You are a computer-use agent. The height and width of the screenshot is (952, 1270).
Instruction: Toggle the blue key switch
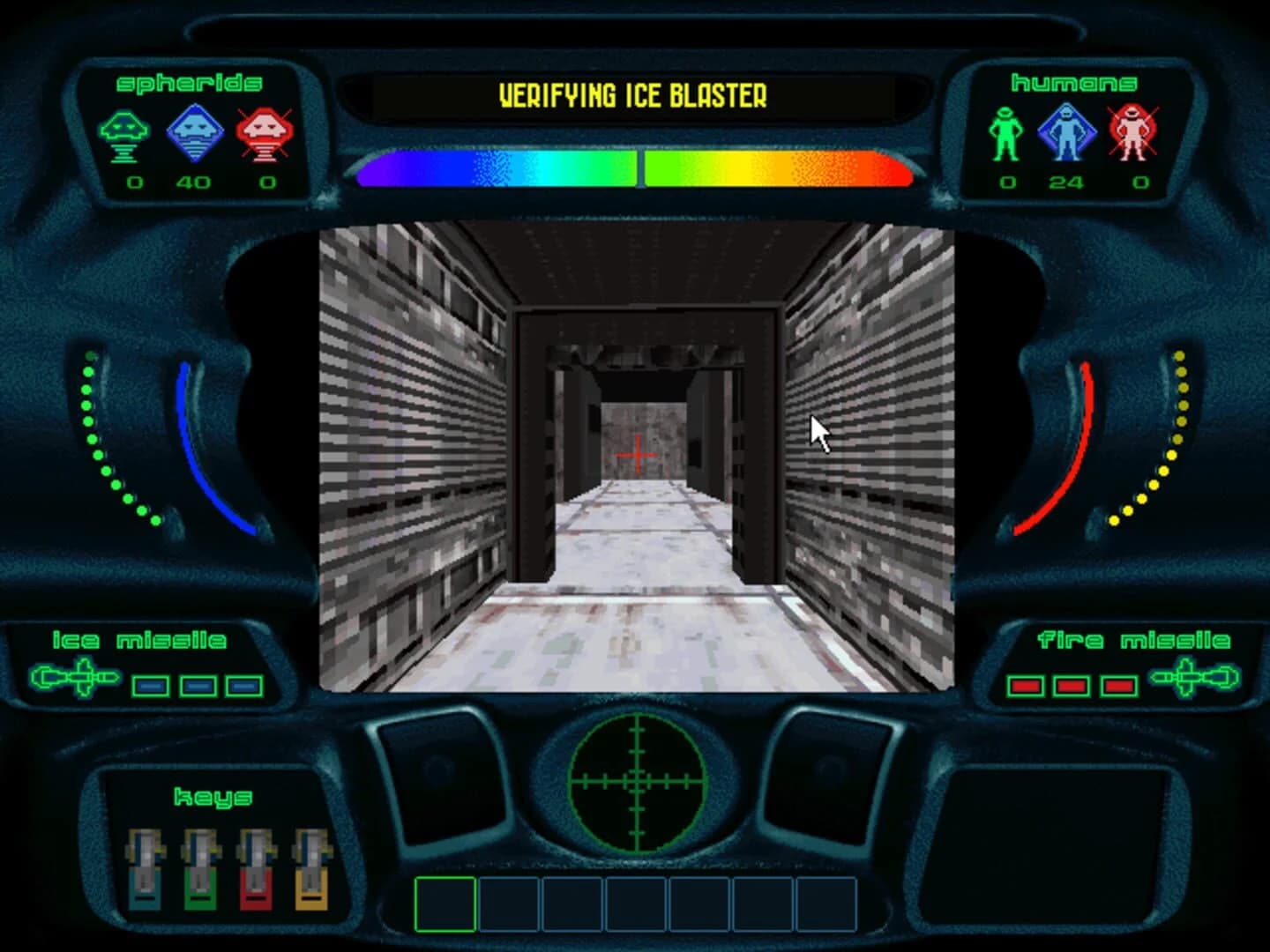pyautogui.click(x=142, y=868)
